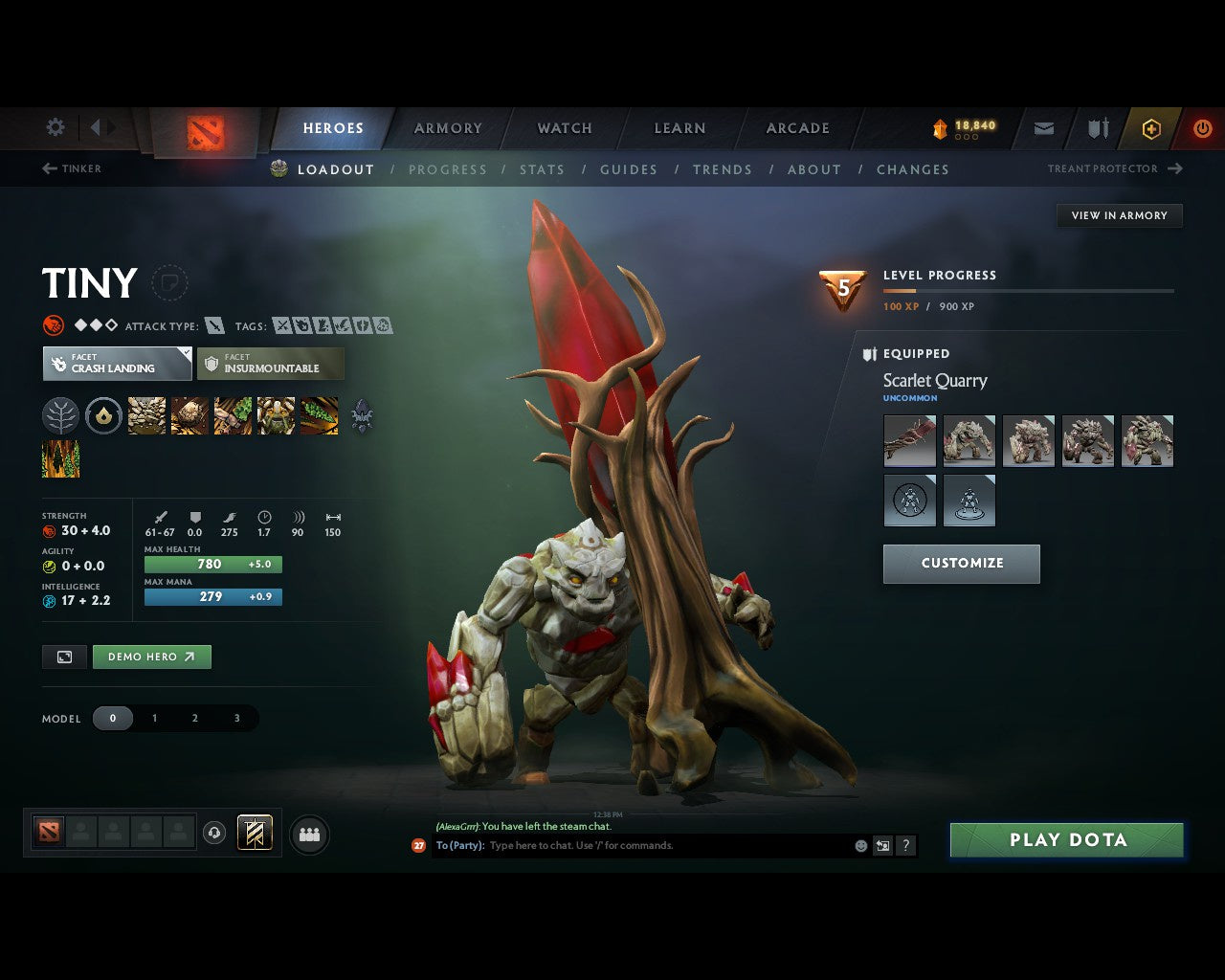
Task: Open the Dota Plus hexagon icon
Action: [1150, 128]
